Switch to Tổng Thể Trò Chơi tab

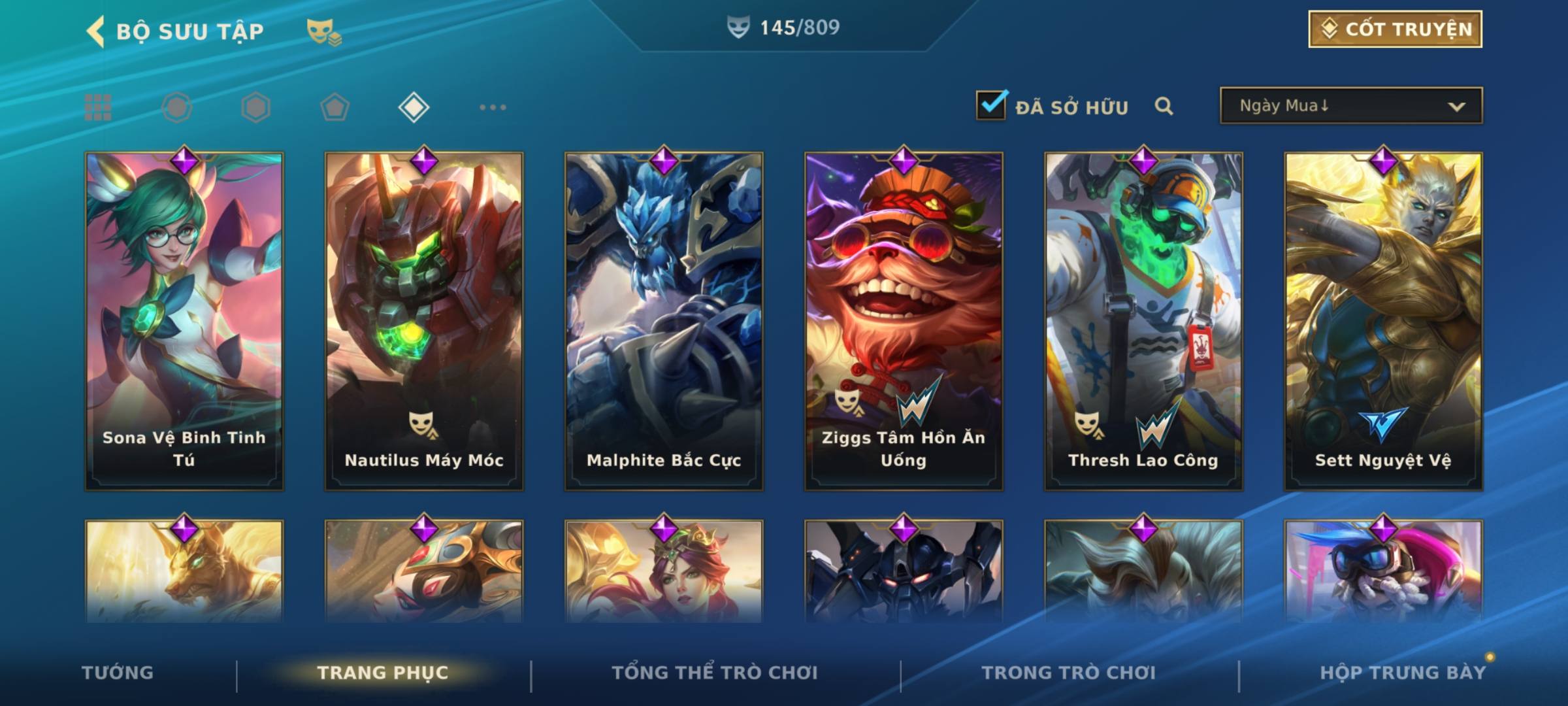click(x=714, y=673)
